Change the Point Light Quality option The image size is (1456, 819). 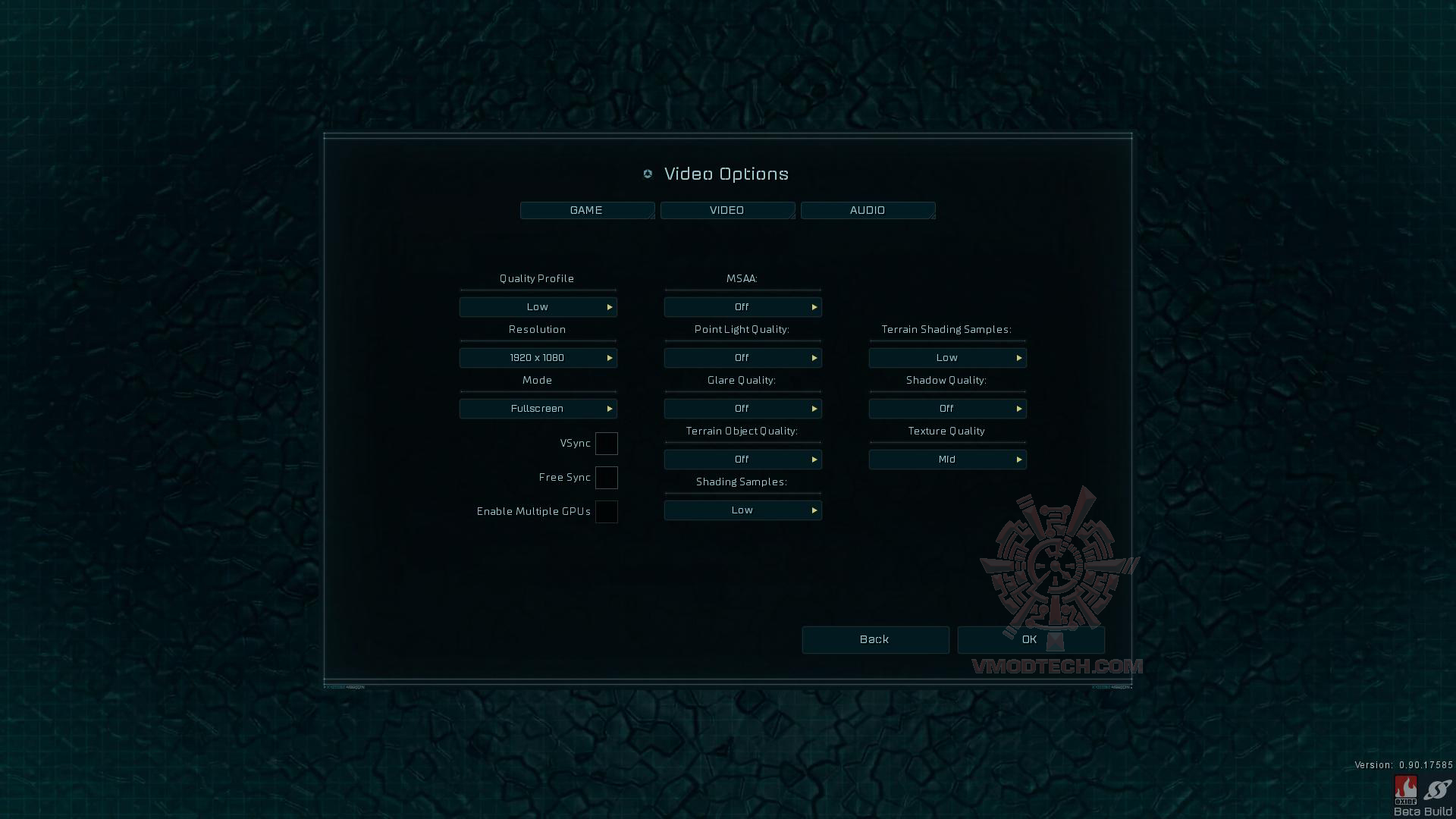pyautogui.click(x=742, y=358)
